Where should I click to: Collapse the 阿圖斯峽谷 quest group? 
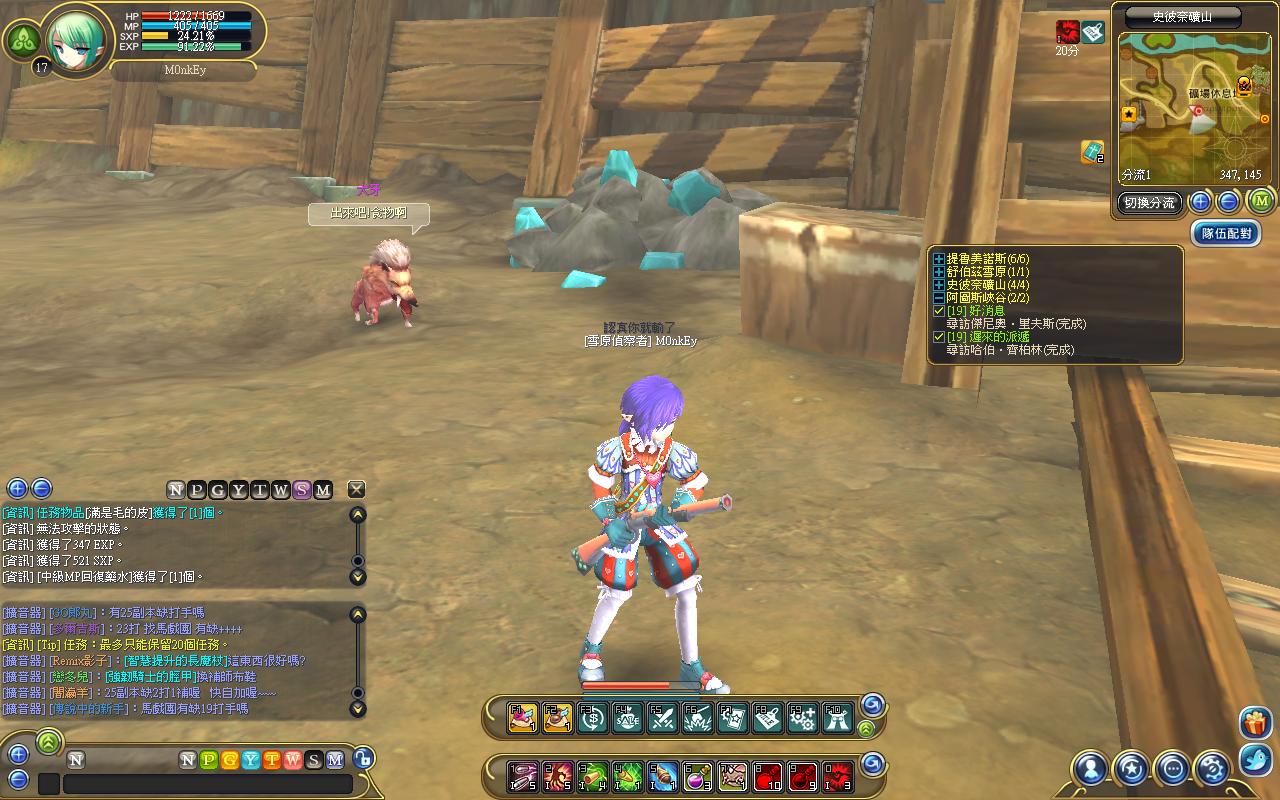(939, 298)
